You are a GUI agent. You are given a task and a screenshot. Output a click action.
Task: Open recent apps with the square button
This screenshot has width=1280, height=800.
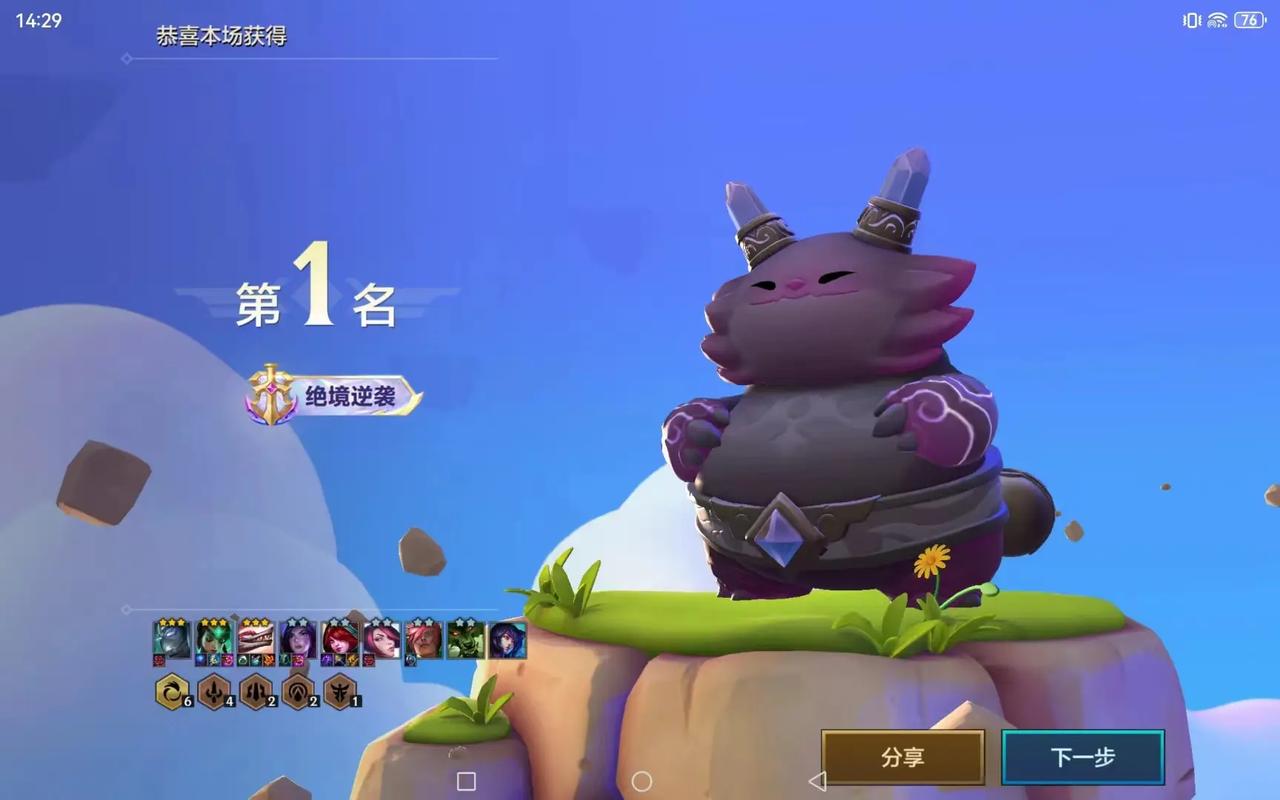click(466, 781)
